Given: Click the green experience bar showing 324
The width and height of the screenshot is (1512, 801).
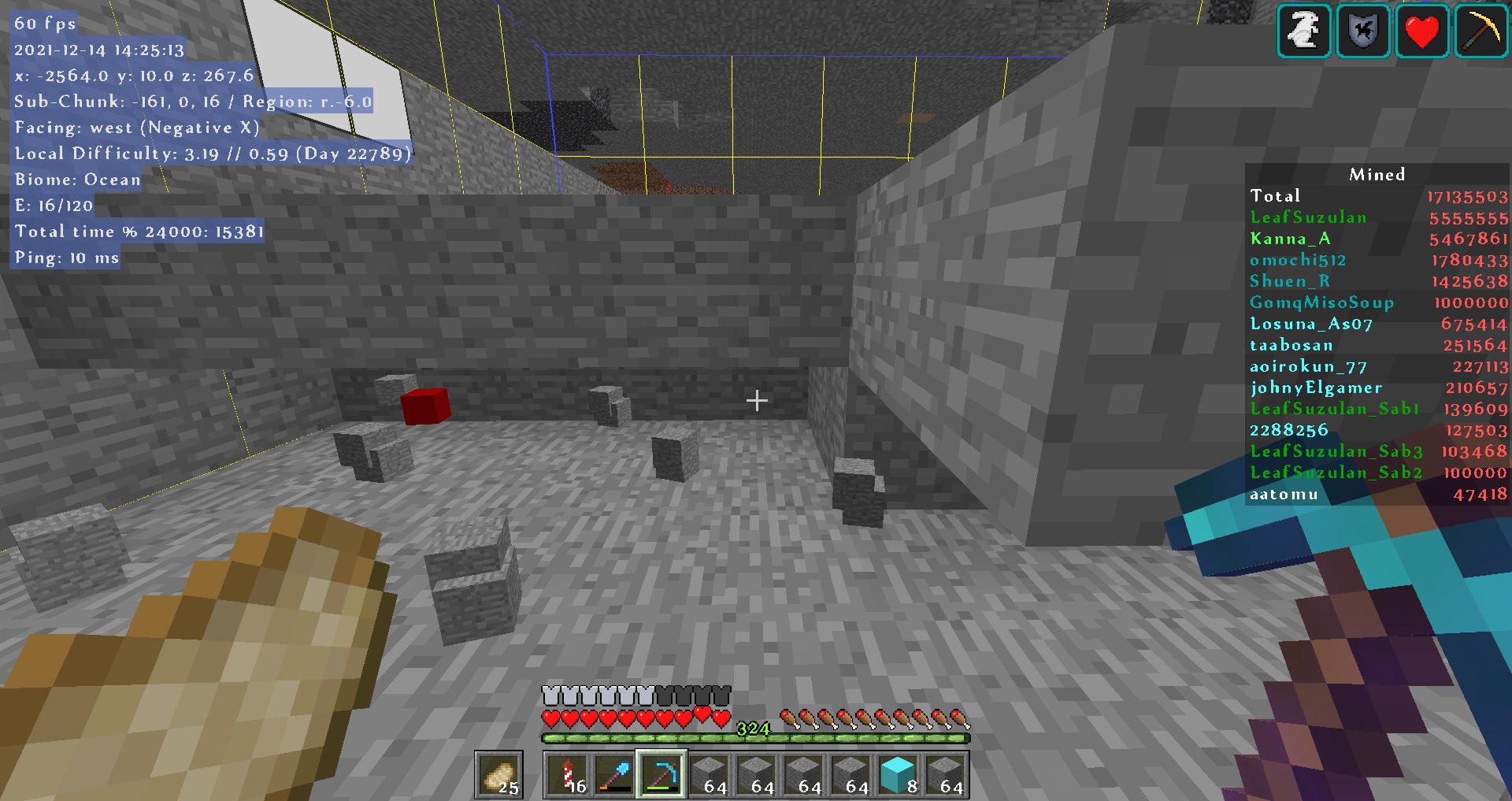Looking at the screenshot, I should [x=752, y=739].
